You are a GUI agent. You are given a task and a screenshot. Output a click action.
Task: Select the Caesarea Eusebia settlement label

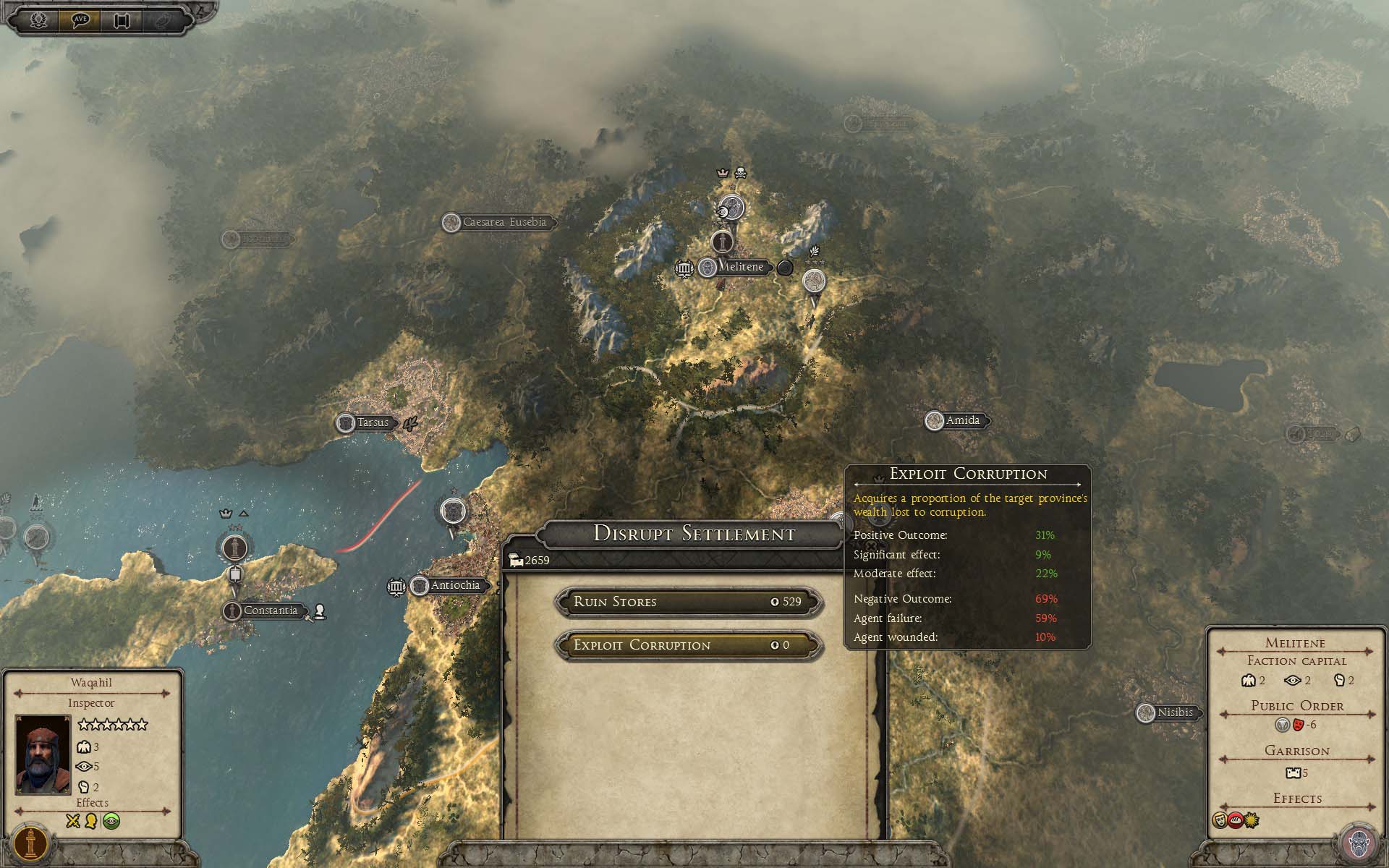[504, 222]
